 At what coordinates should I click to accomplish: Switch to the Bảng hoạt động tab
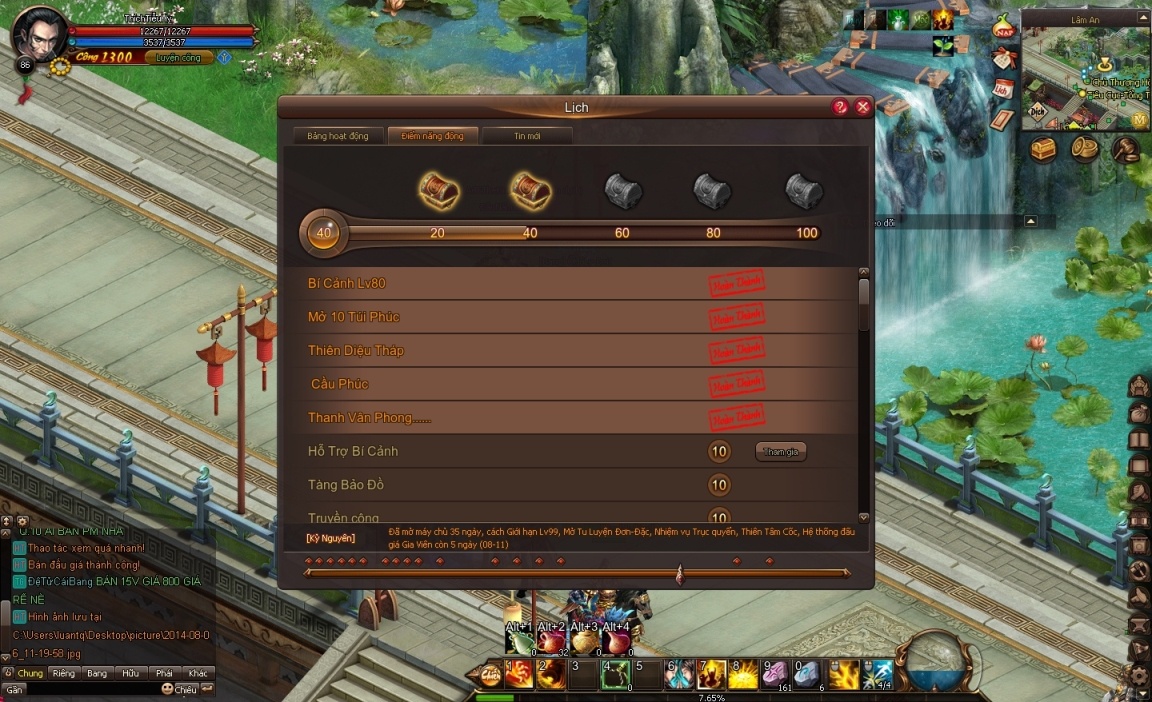point(338,136)
